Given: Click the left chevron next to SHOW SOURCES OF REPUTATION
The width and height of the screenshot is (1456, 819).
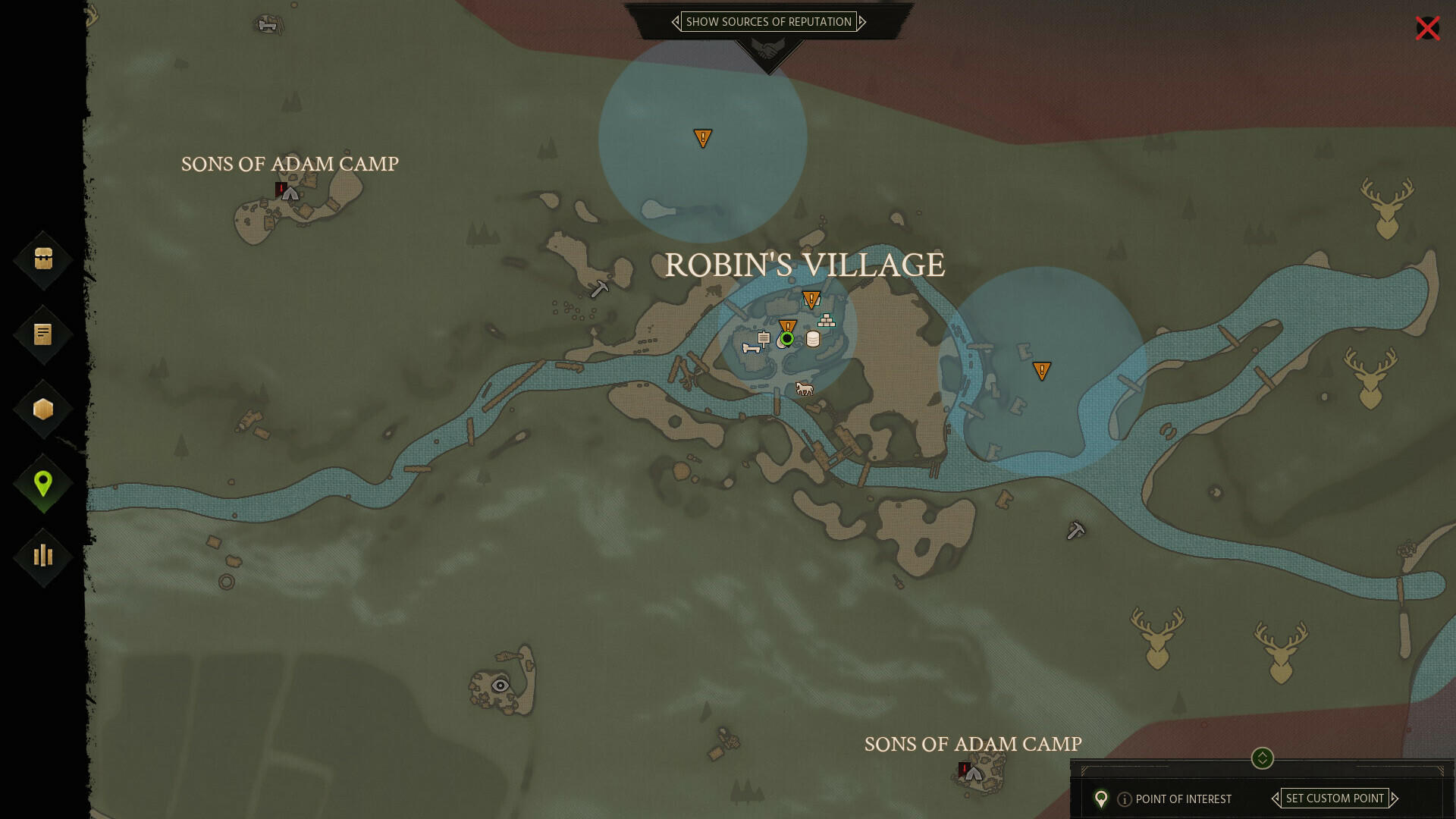Looking at the screenshot, I should (676, 22).
